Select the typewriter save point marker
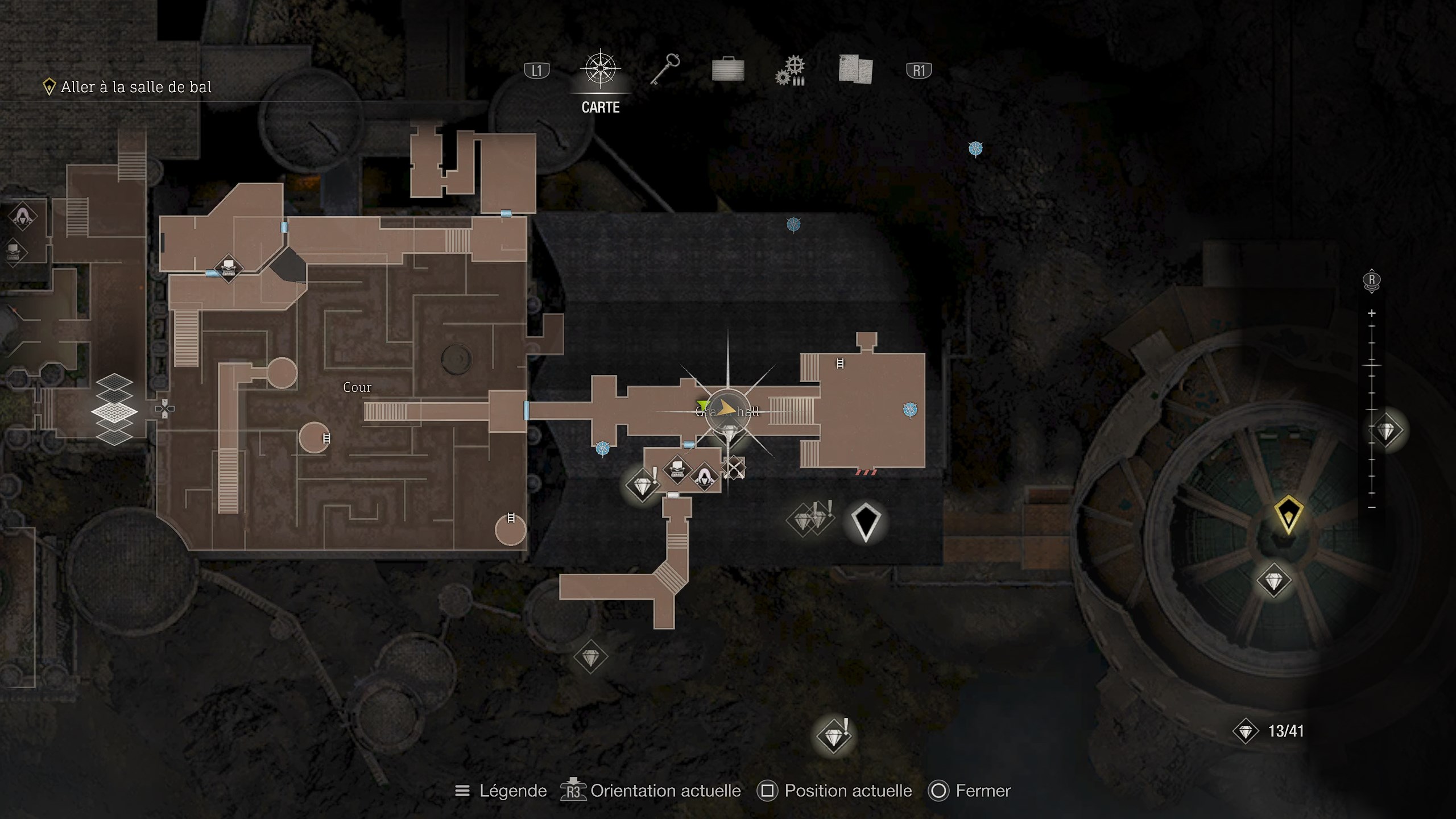The width and height of the screenshot is (1456, 819). (x=678, y=470)
